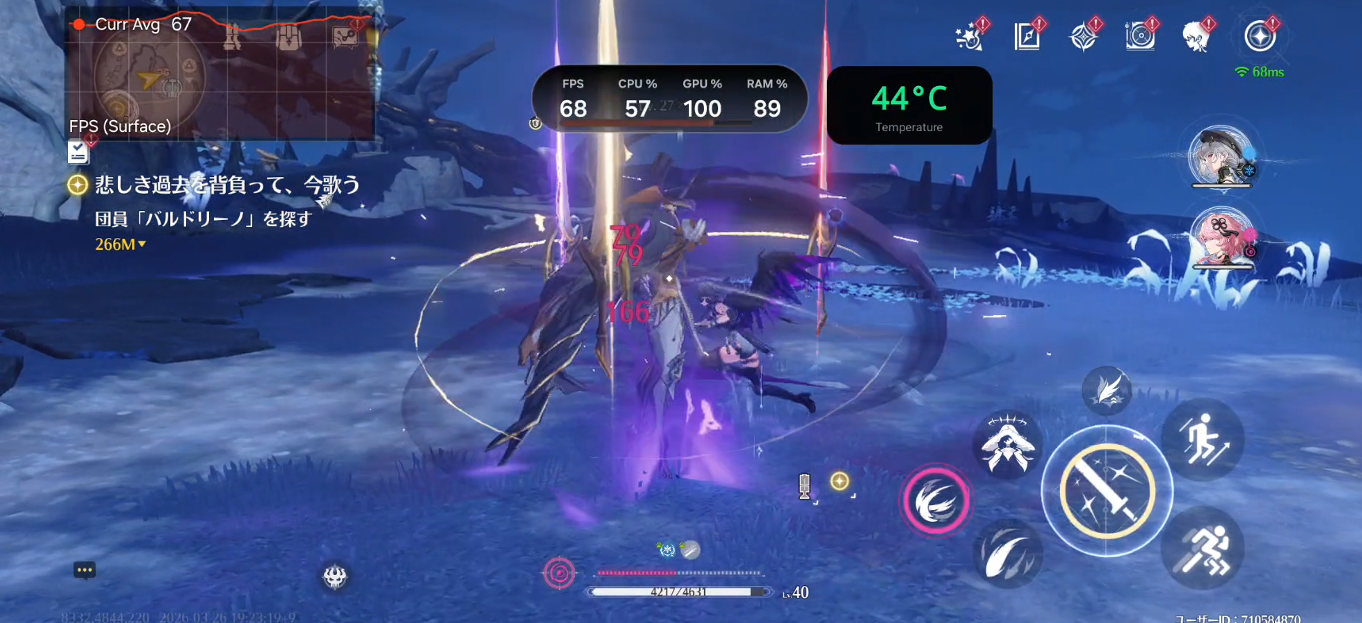Select the tracked quest 悲しき過去を背負って、今歌う
The height and width of the screenshot is (623, 1362).
[227, 185]
